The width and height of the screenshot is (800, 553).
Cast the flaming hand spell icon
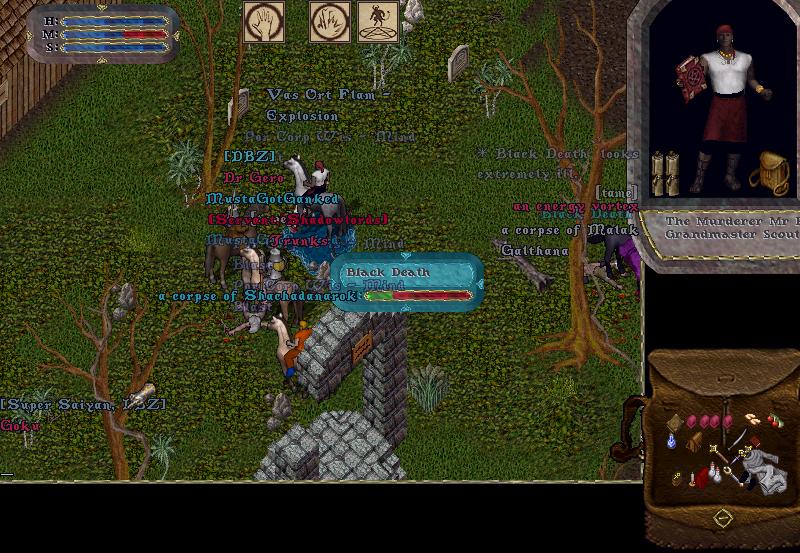329,21
